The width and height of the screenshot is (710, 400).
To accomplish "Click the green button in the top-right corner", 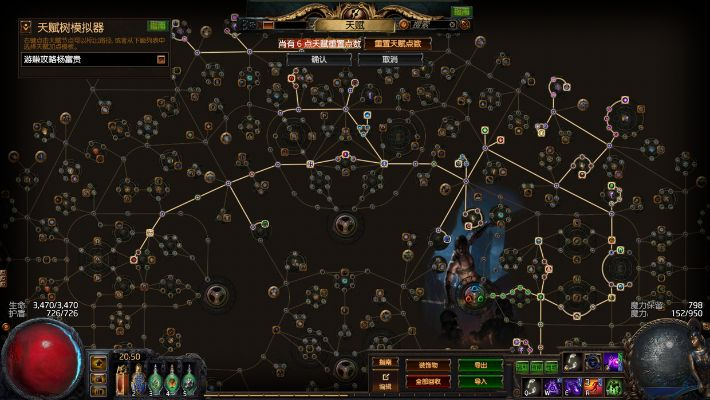I will coord(460,12).
